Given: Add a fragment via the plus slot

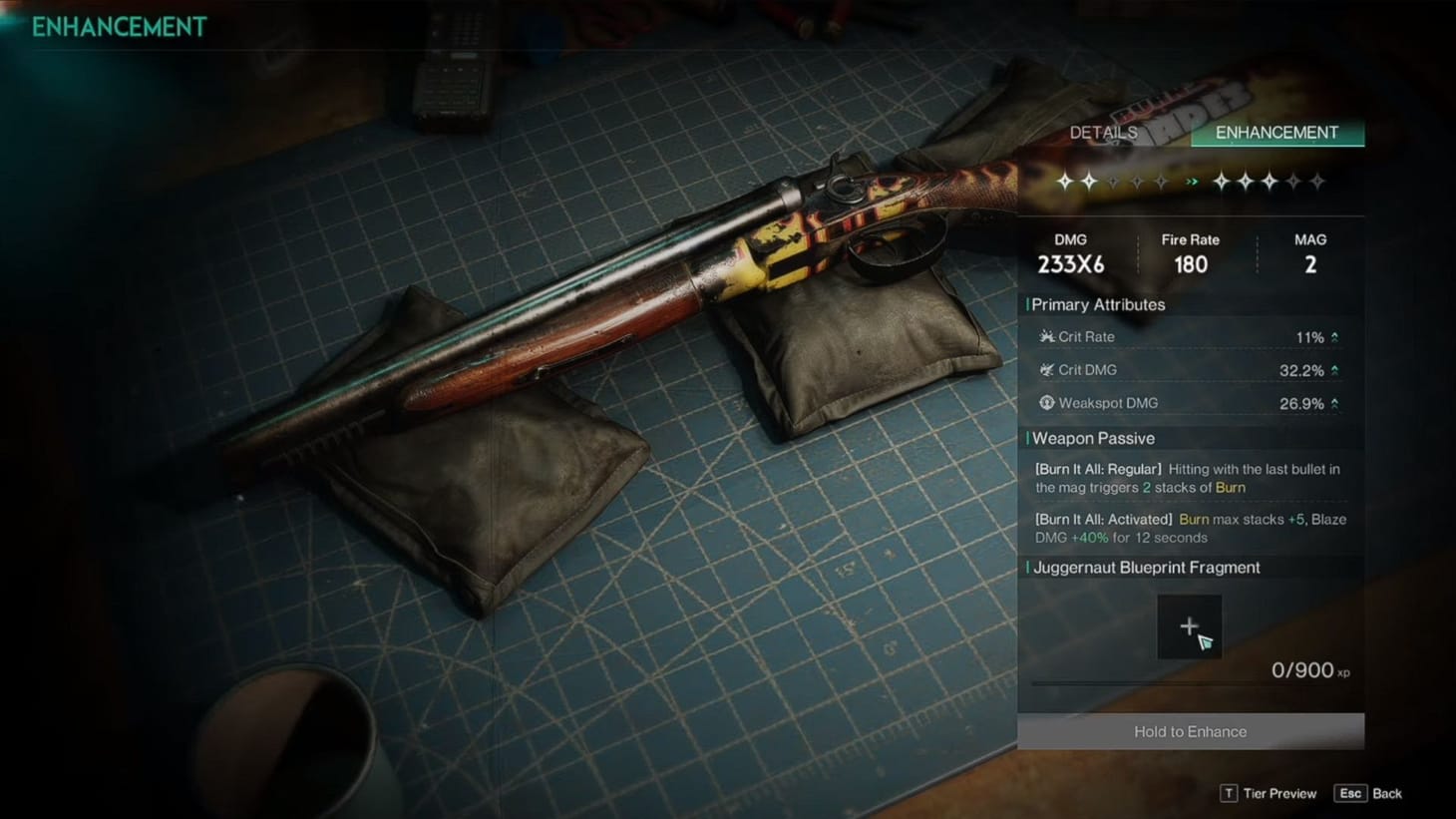Looking at the screenshot, I should tap(1189, 626).
